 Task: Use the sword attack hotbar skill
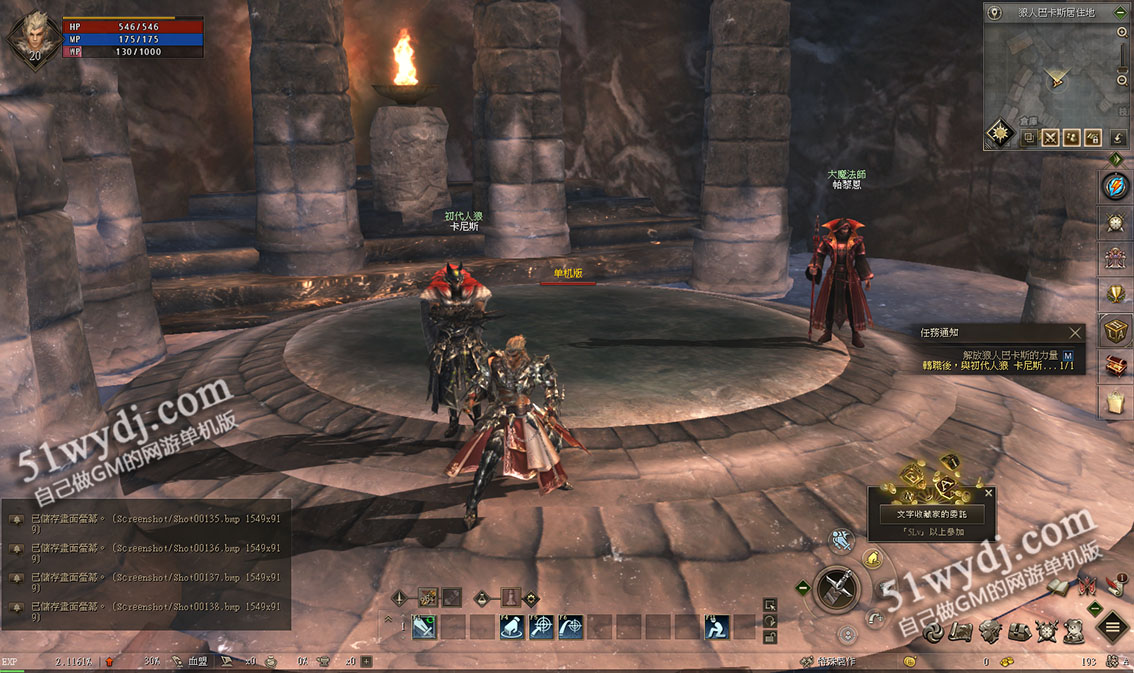click(x=425, y=627)
